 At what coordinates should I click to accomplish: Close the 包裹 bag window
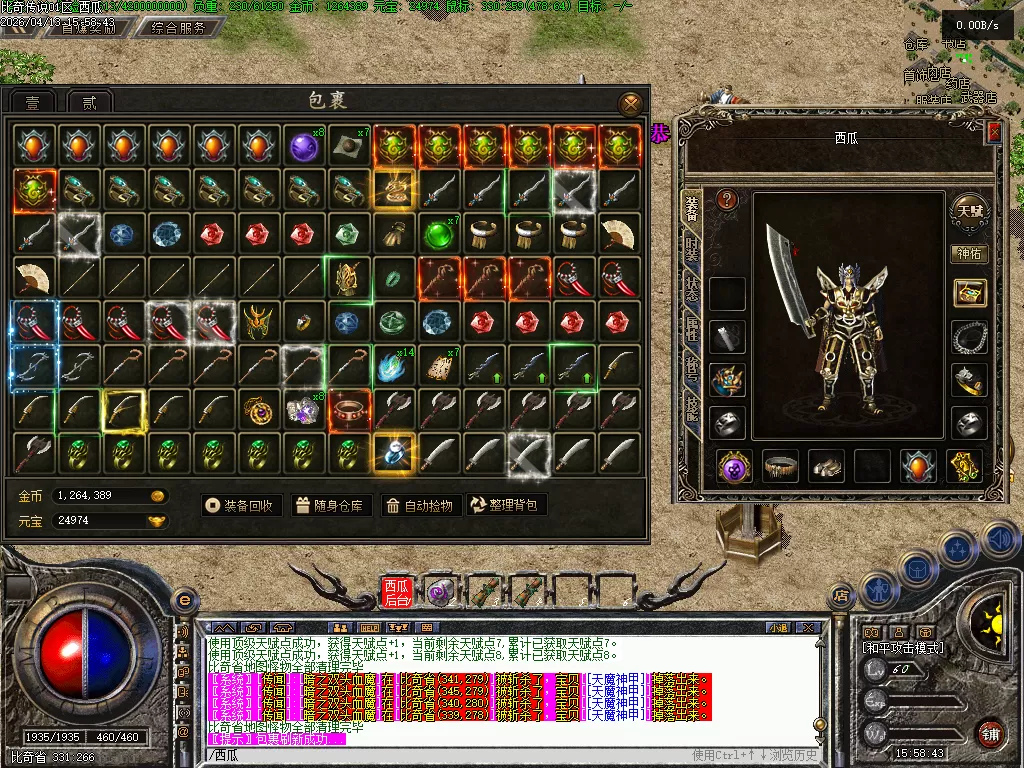[x=630, y=103]
